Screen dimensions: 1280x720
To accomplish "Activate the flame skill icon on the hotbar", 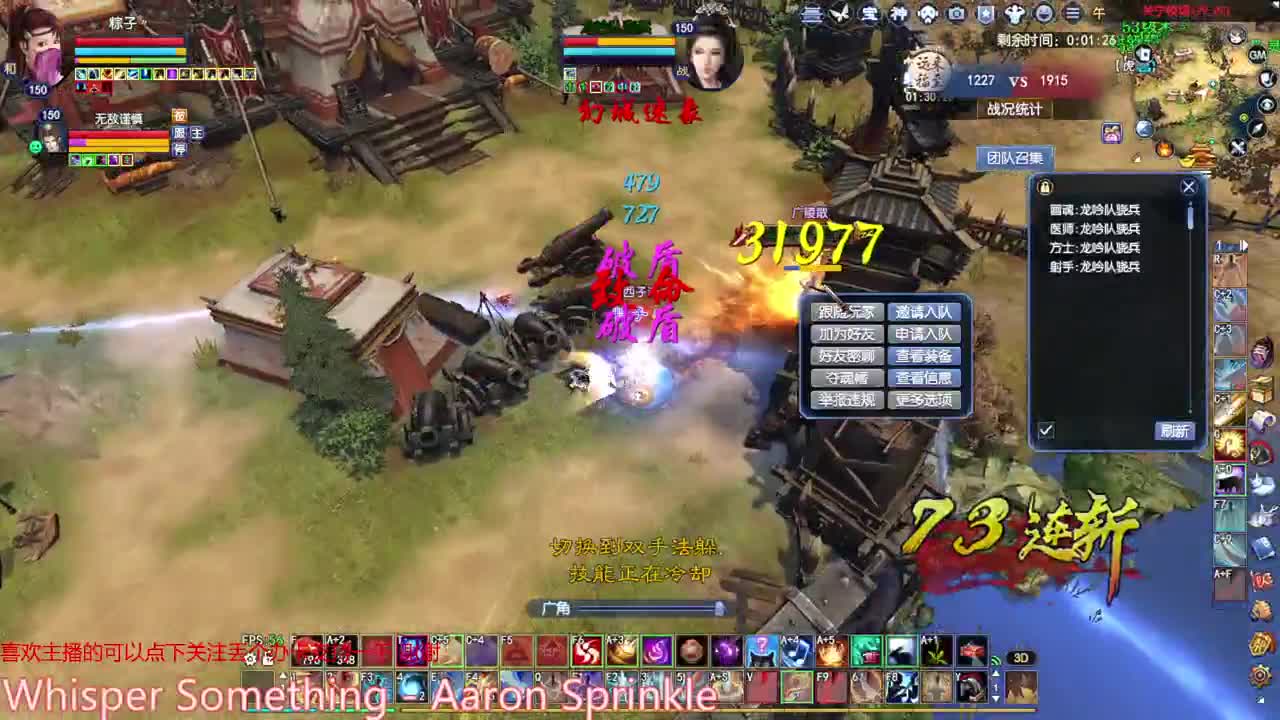I will tap(834, 651).
